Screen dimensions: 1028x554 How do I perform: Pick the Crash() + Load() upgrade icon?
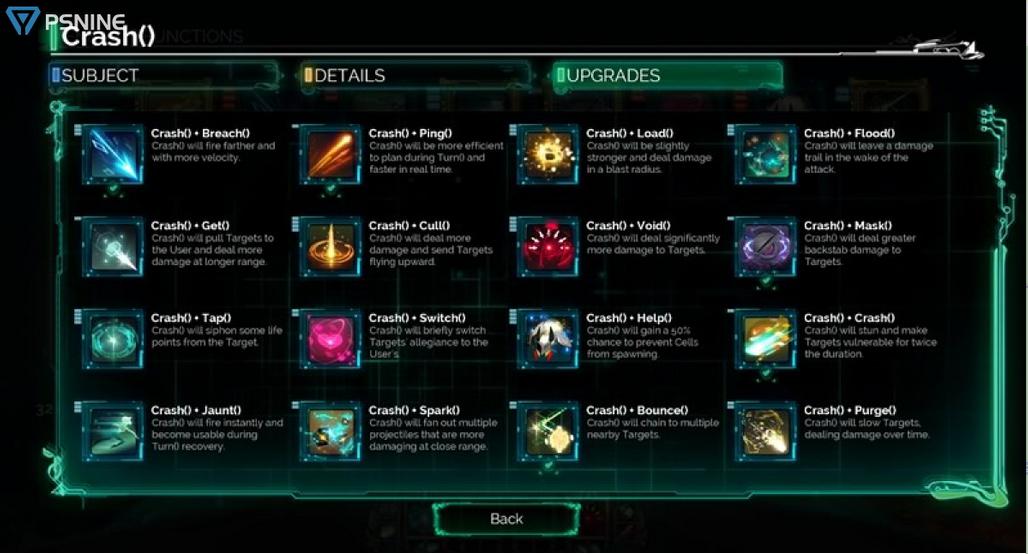click(x=548, y=154)
